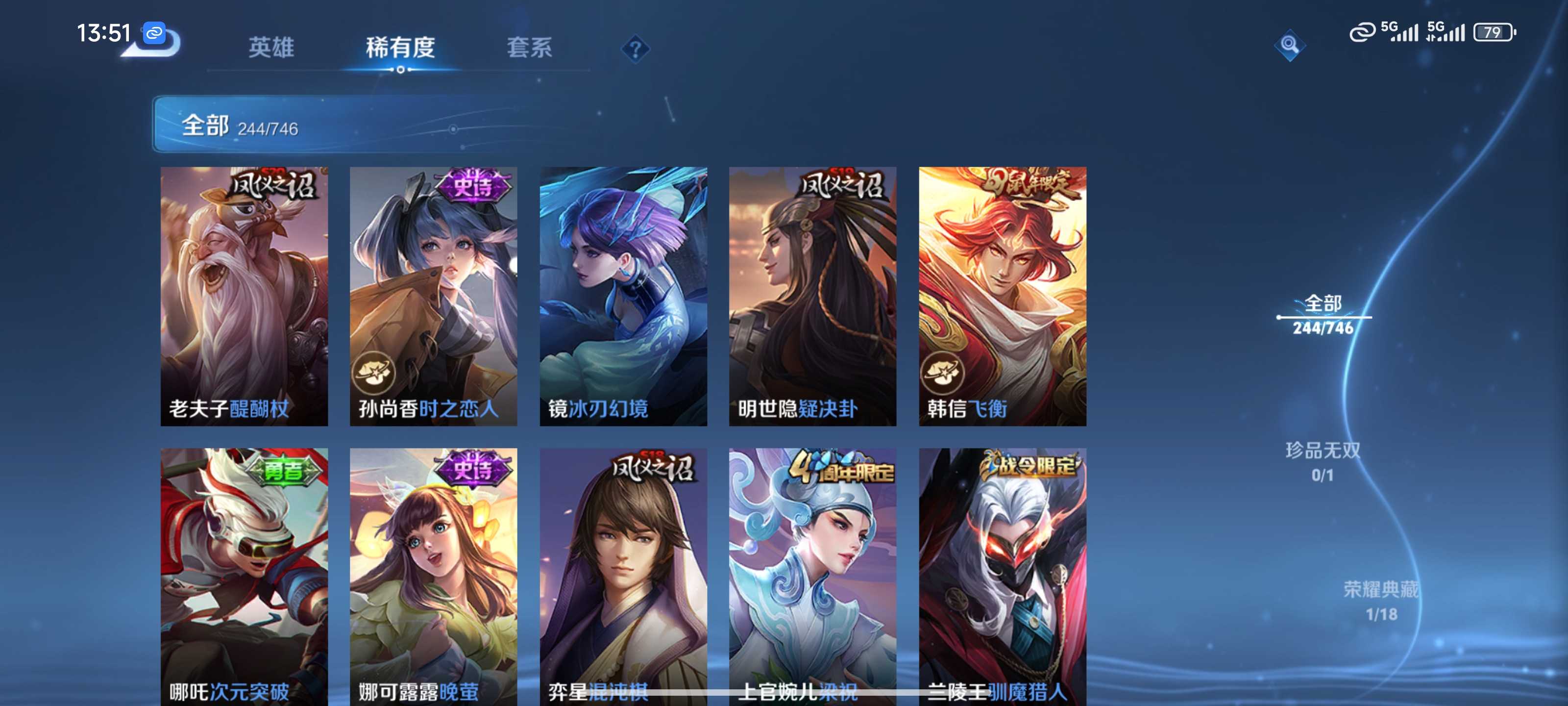Open 明世隐 疑决卦 skin card

tap(812, 296)
